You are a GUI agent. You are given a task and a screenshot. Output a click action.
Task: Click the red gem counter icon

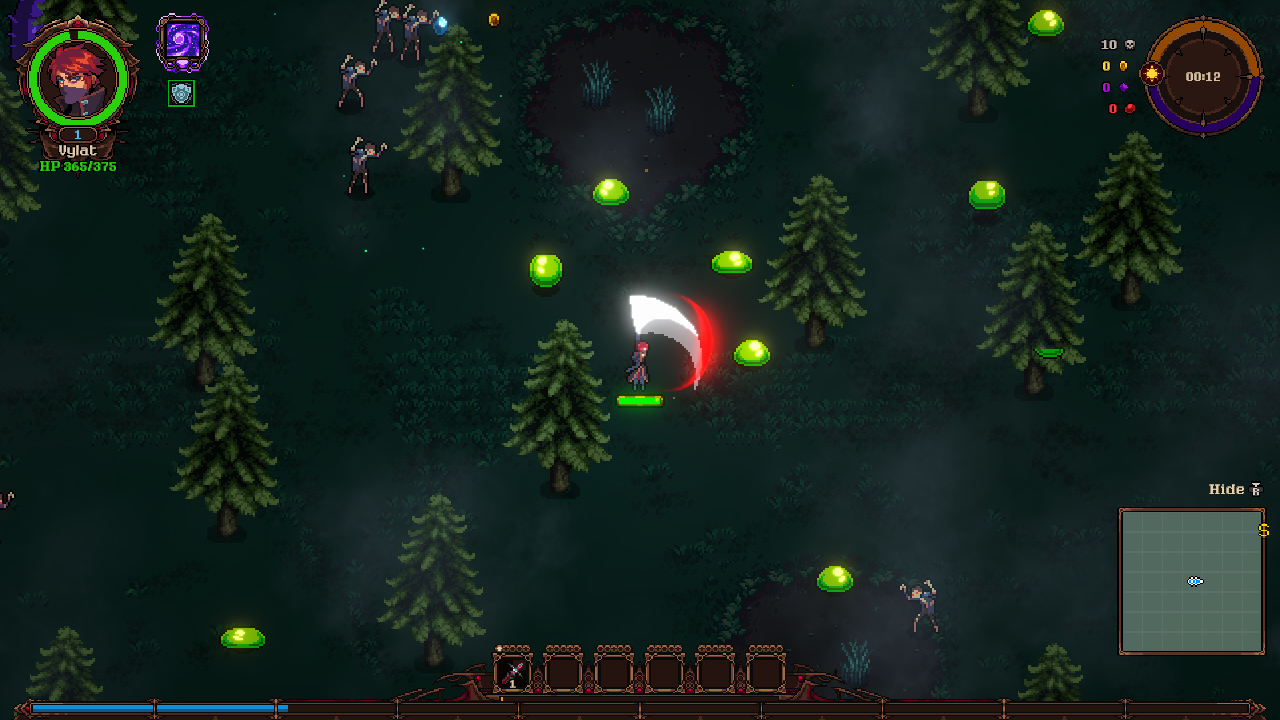point(1131,110)
